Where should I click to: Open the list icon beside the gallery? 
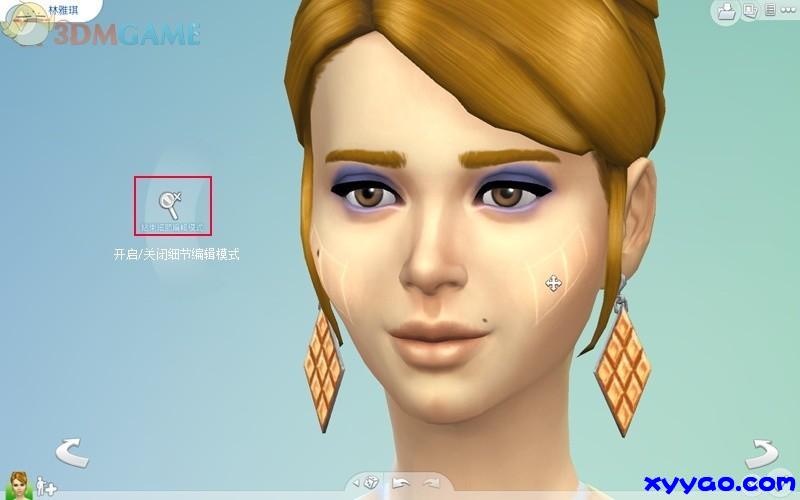click(x=769, y=11)
